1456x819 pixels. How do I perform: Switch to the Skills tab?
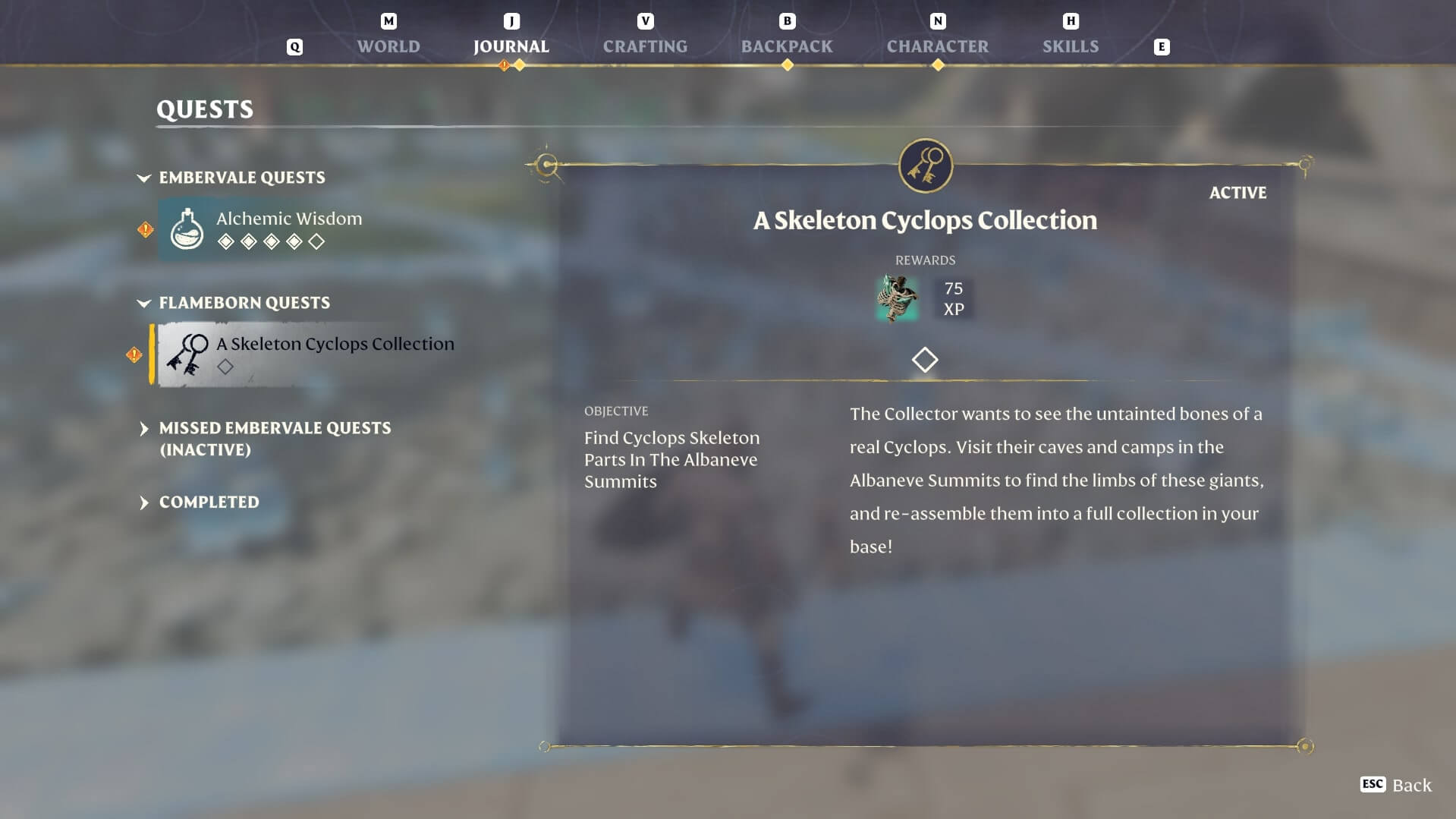click(x=1070, y=46)
